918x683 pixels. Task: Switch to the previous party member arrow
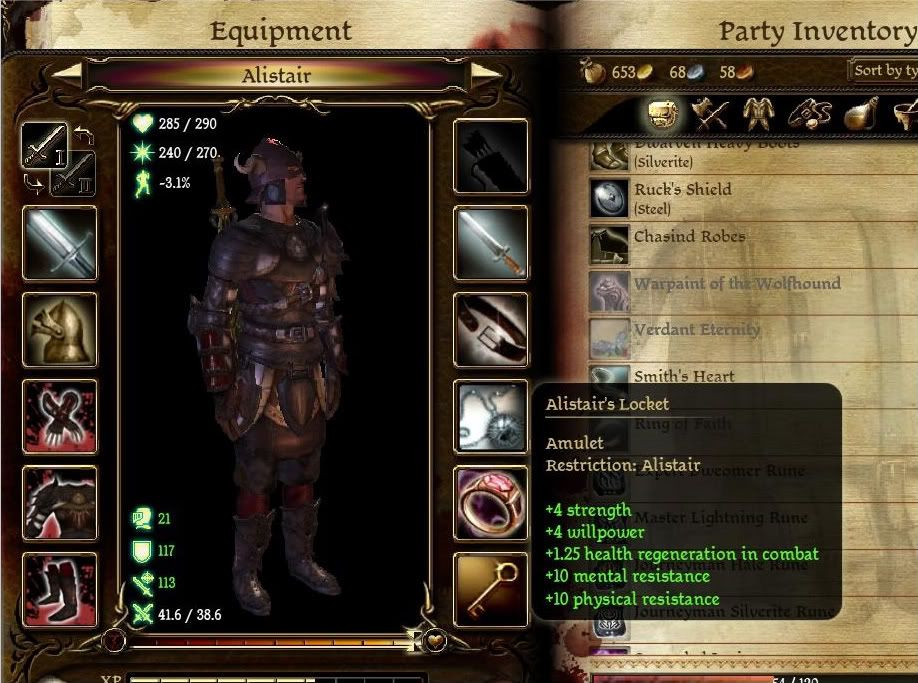point(67,74)
